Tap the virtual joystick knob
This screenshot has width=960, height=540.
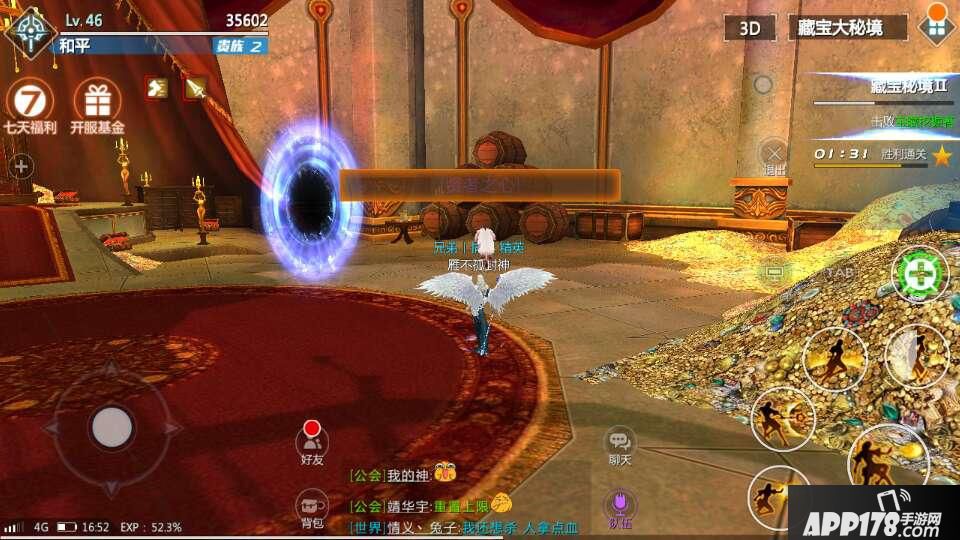coord(112,427)
